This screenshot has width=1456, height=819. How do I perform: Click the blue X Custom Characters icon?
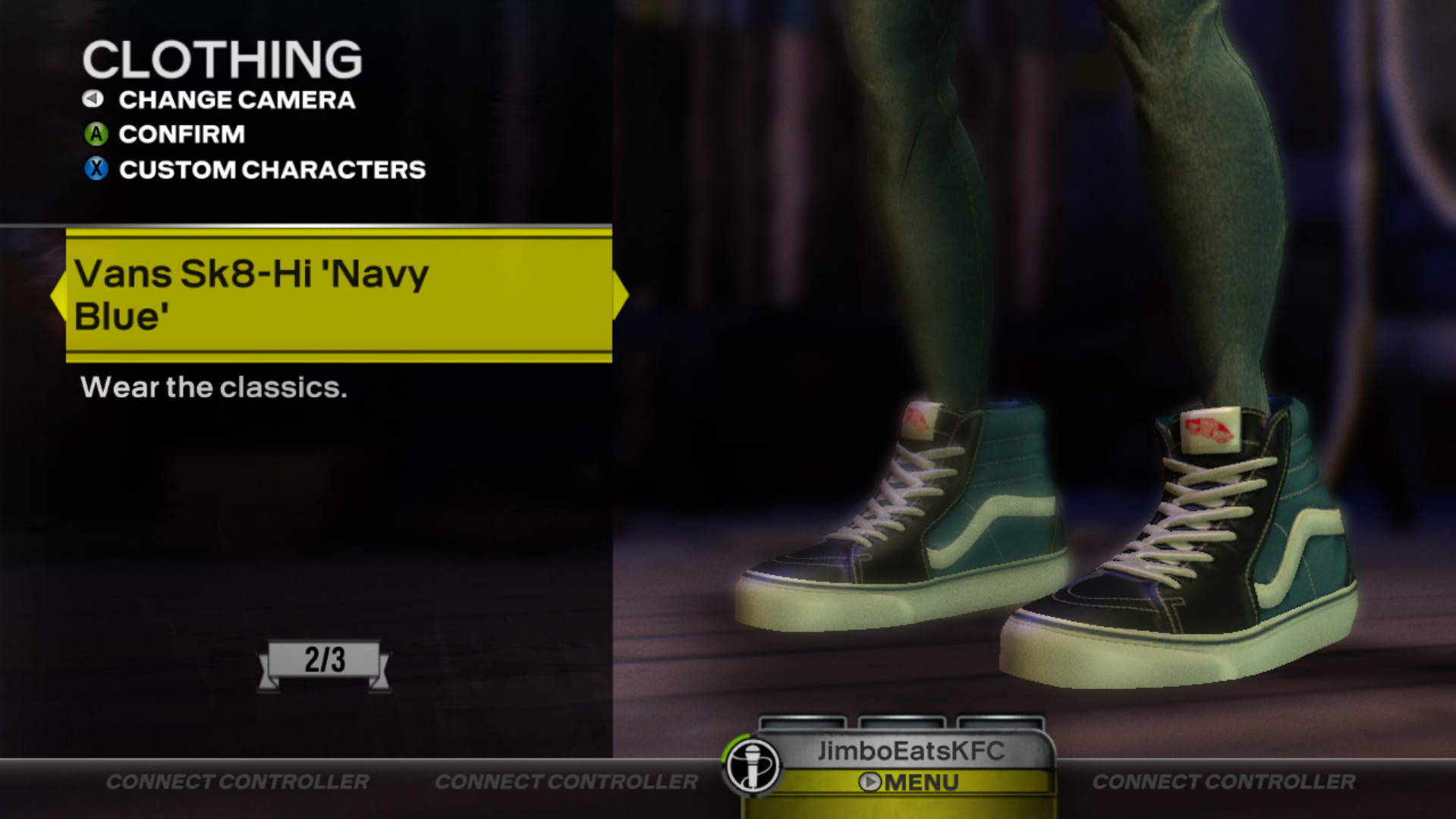click(x=94, y=169)
